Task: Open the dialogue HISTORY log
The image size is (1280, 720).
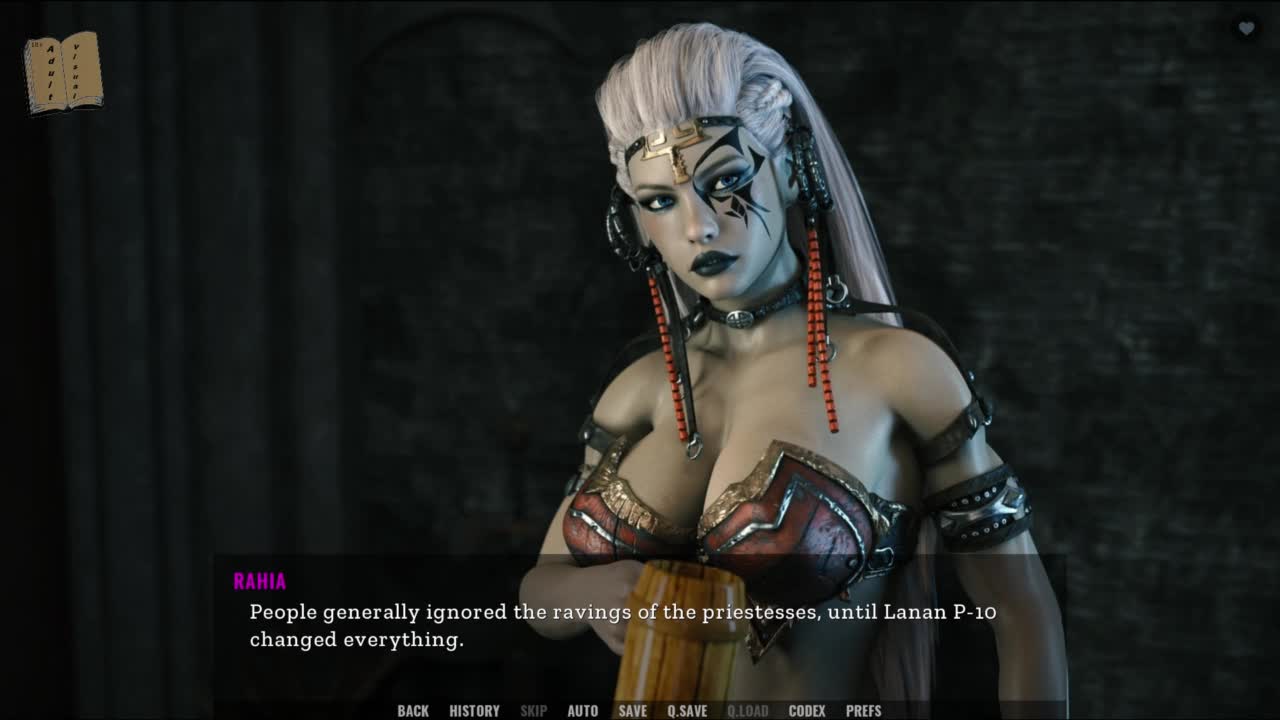Action: click(x=474, y=711)
